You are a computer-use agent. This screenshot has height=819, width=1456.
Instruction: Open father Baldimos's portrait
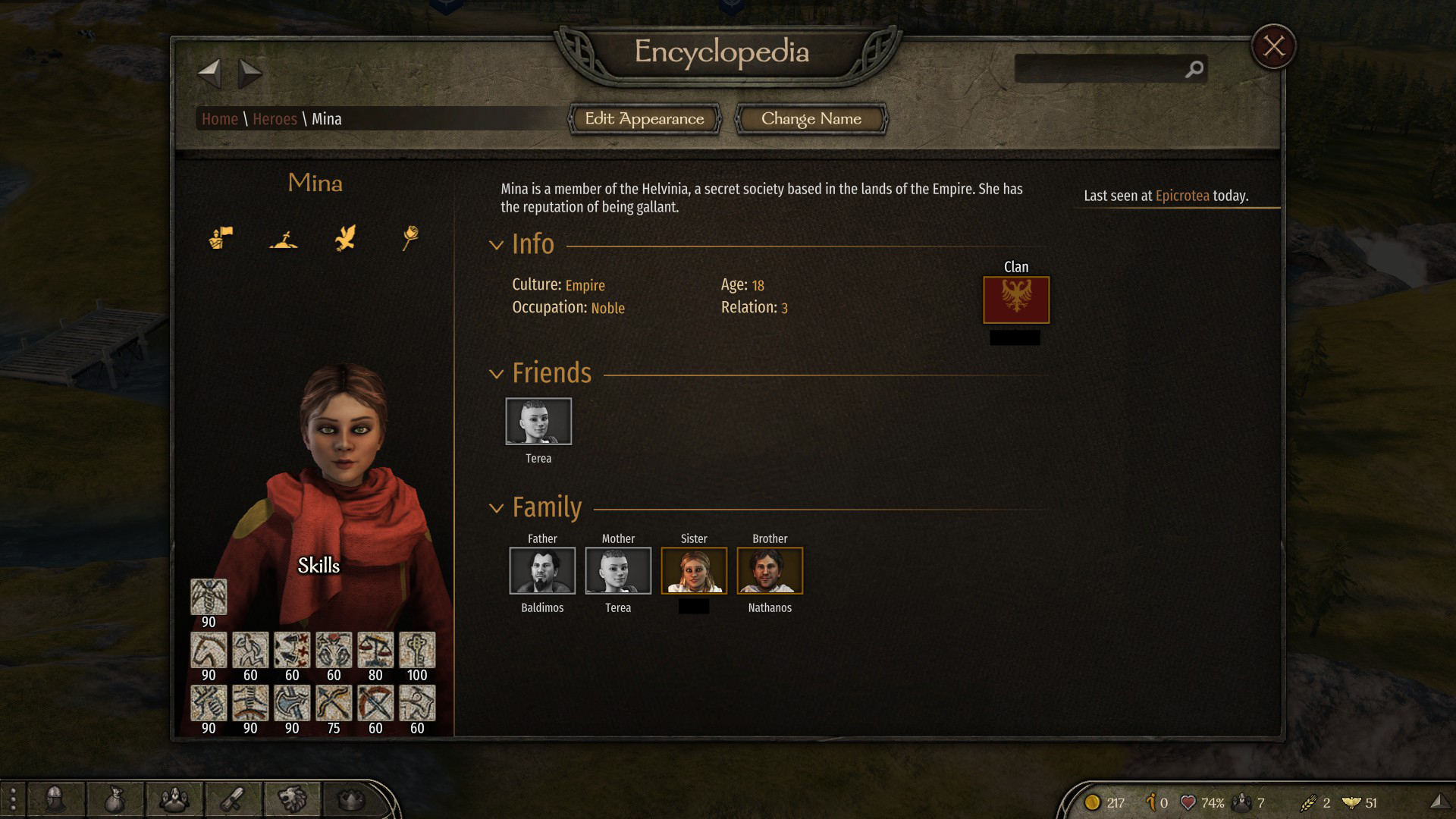coord(542,570)
